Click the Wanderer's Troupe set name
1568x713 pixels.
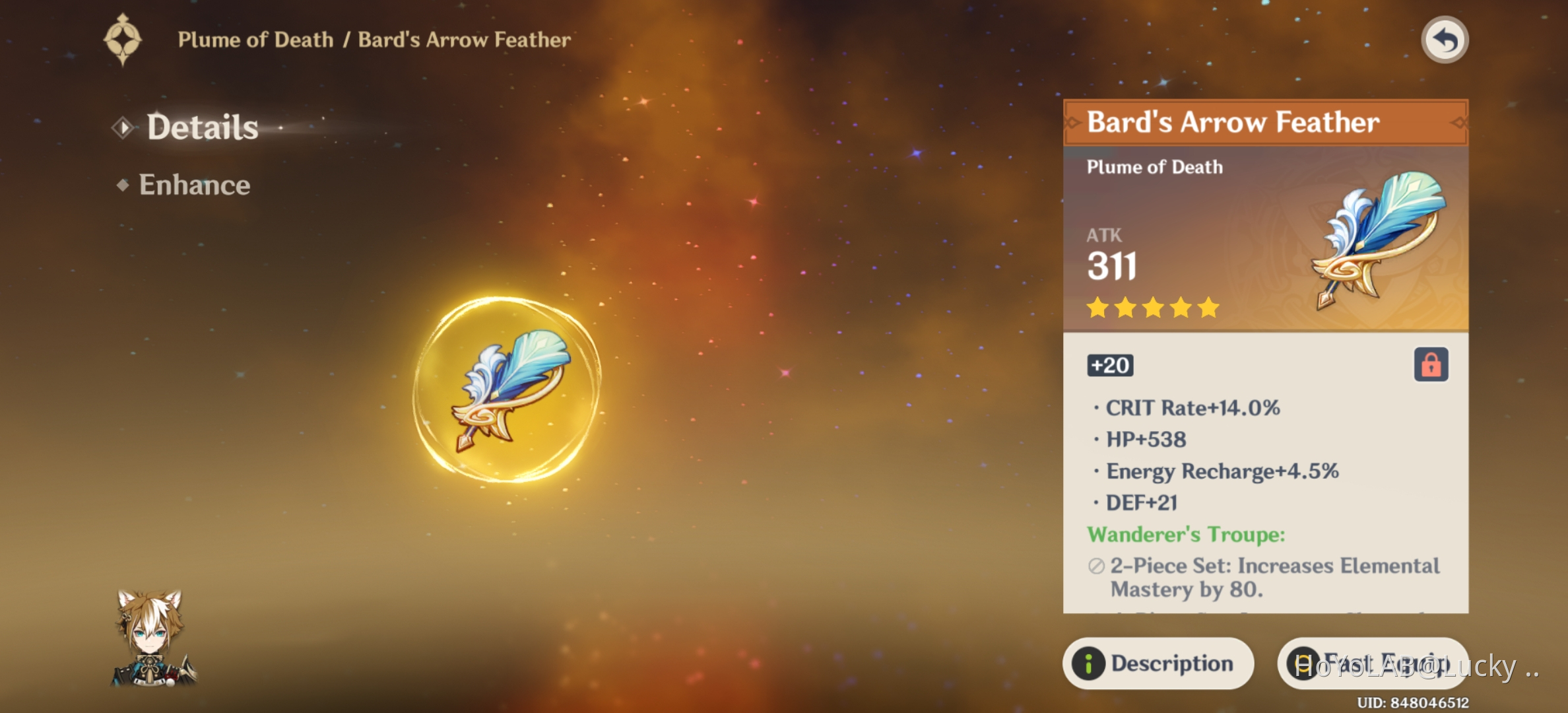[1188, 535]
